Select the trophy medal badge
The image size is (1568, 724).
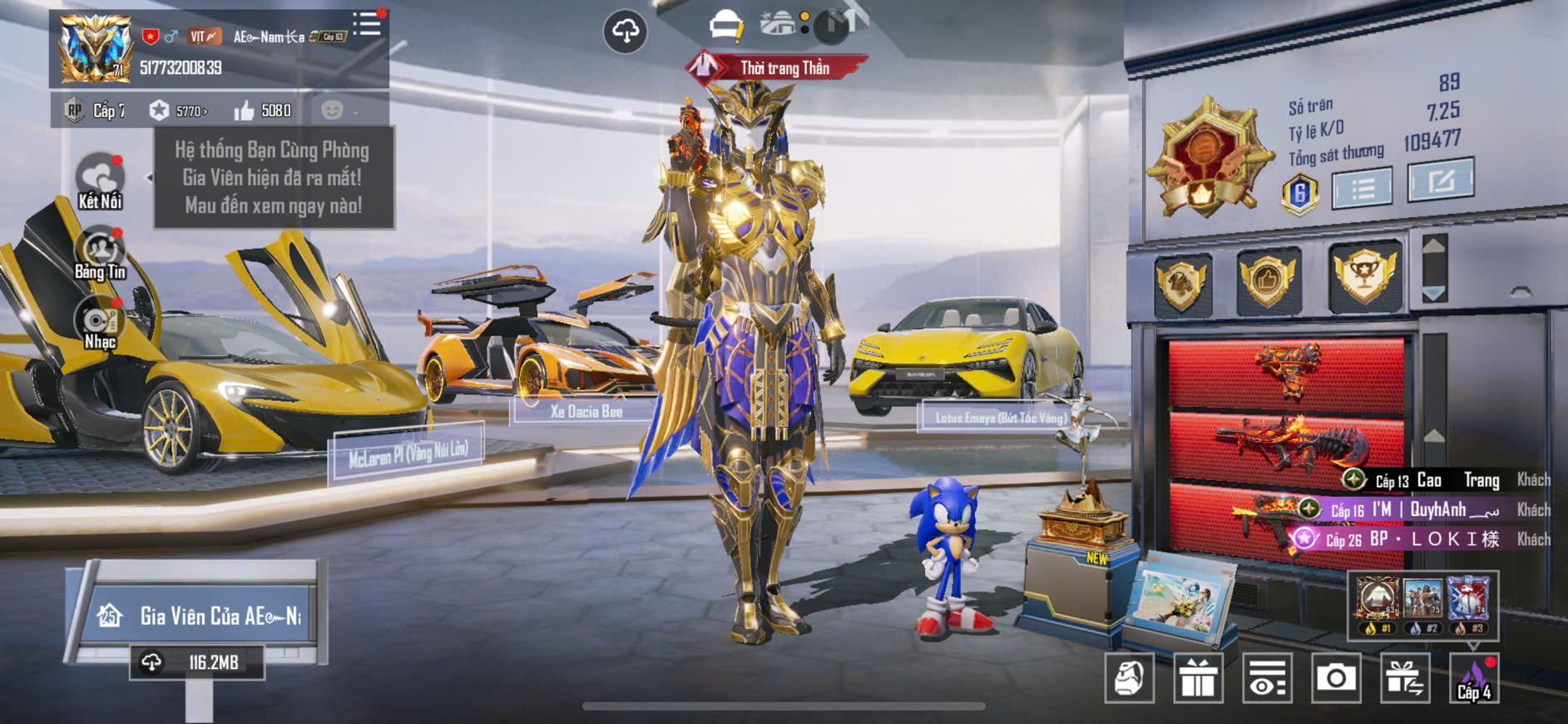(1364, 275)
